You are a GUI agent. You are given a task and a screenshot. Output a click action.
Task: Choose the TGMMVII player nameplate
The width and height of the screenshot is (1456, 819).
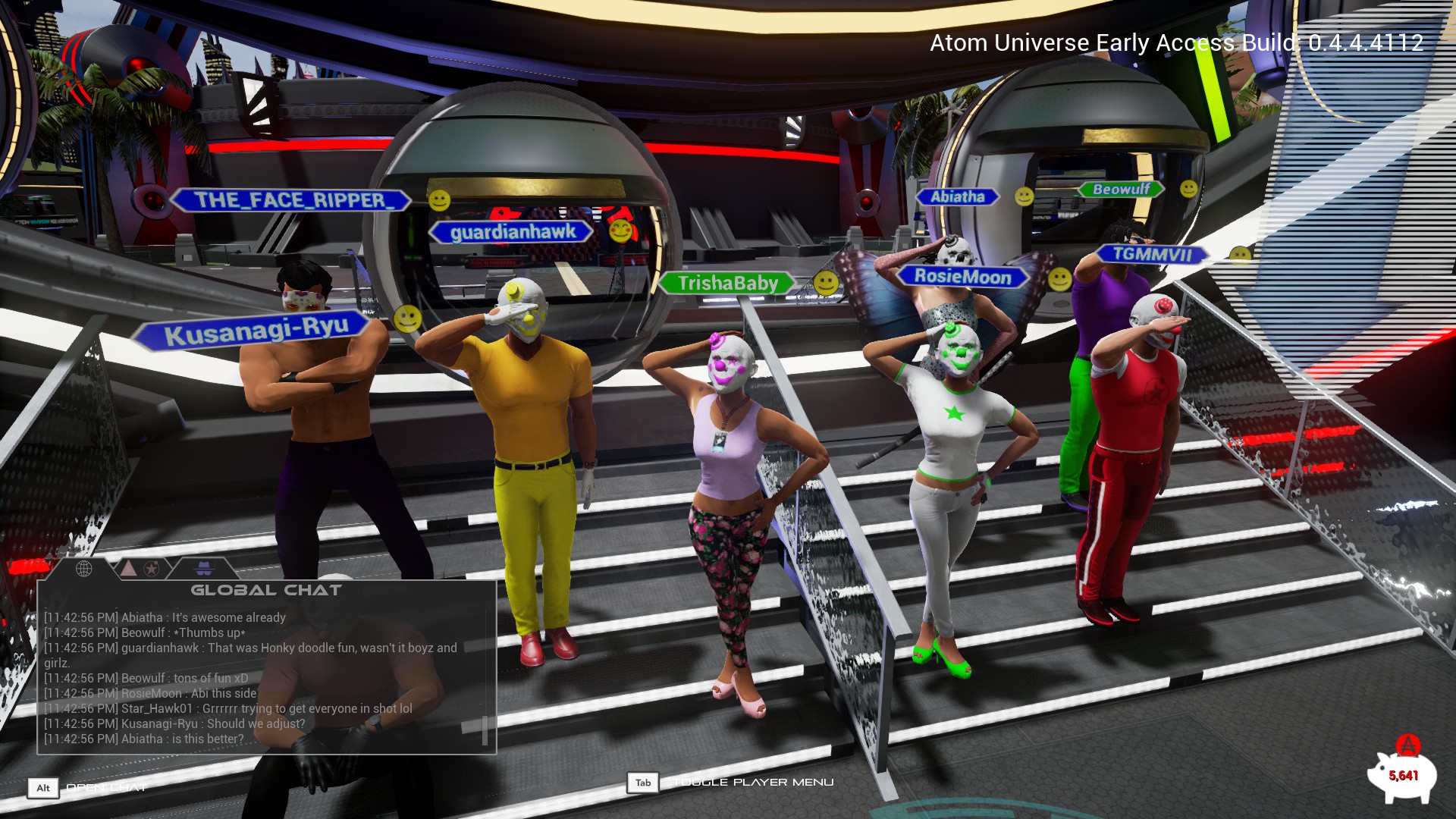[x=1152, y=255]
